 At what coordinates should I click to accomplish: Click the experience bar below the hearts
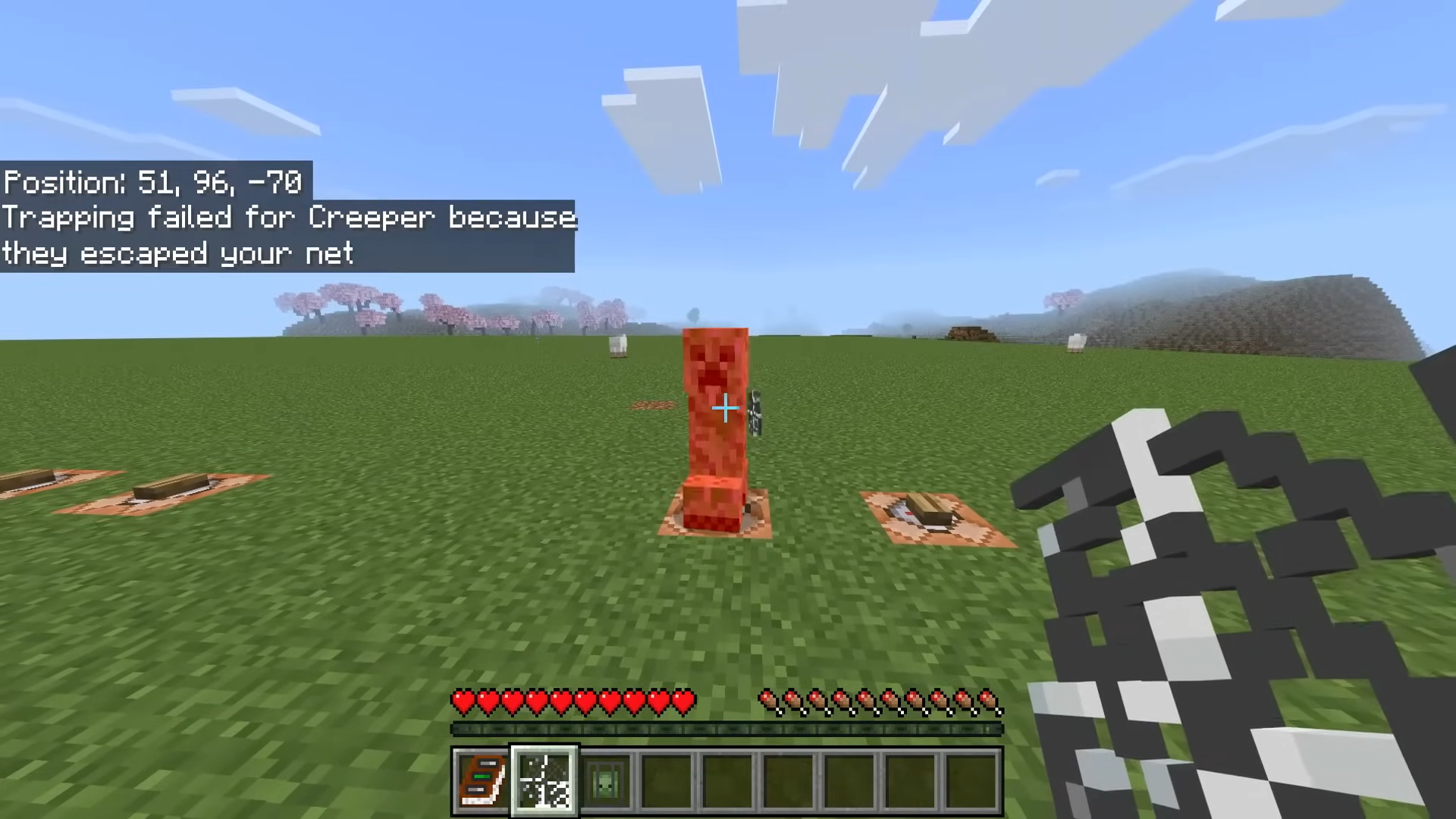click(x=728, y=730)
